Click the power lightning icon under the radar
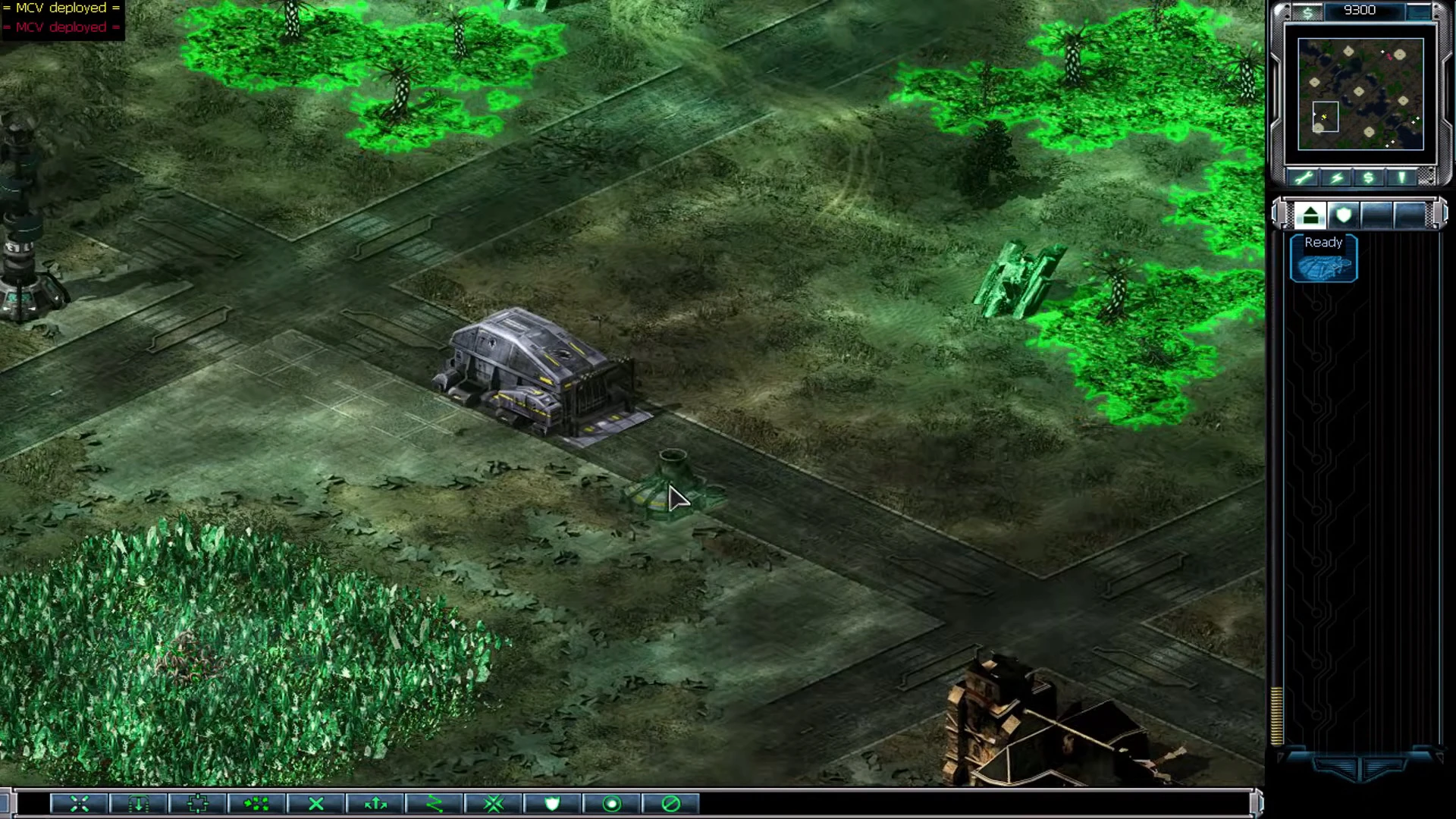Screen dimensions: 1456x819 tap(1337, 177)
